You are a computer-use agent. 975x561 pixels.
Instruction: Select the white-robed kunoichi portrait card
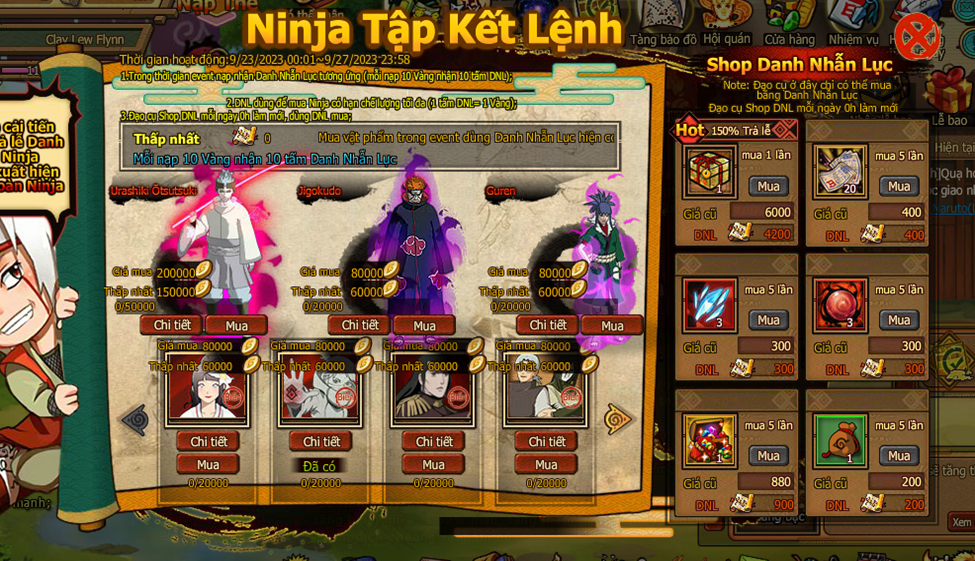point(207,386)
